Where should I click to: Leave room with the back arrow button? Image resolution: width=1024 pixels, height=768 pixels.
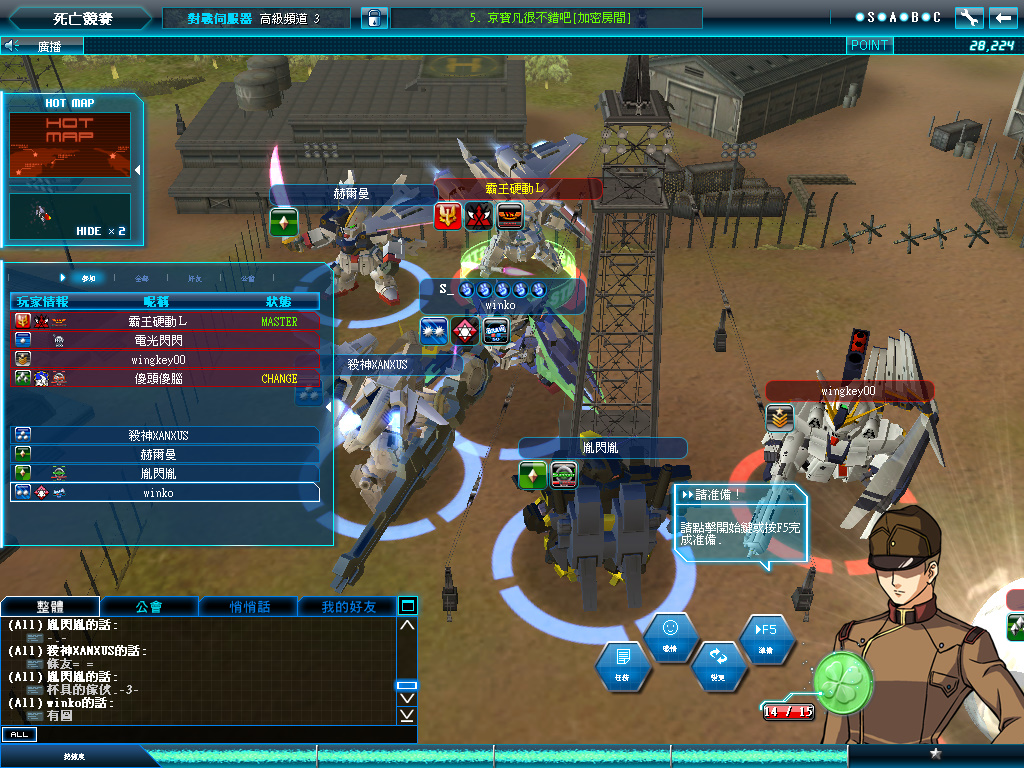tap(1002, 18)
